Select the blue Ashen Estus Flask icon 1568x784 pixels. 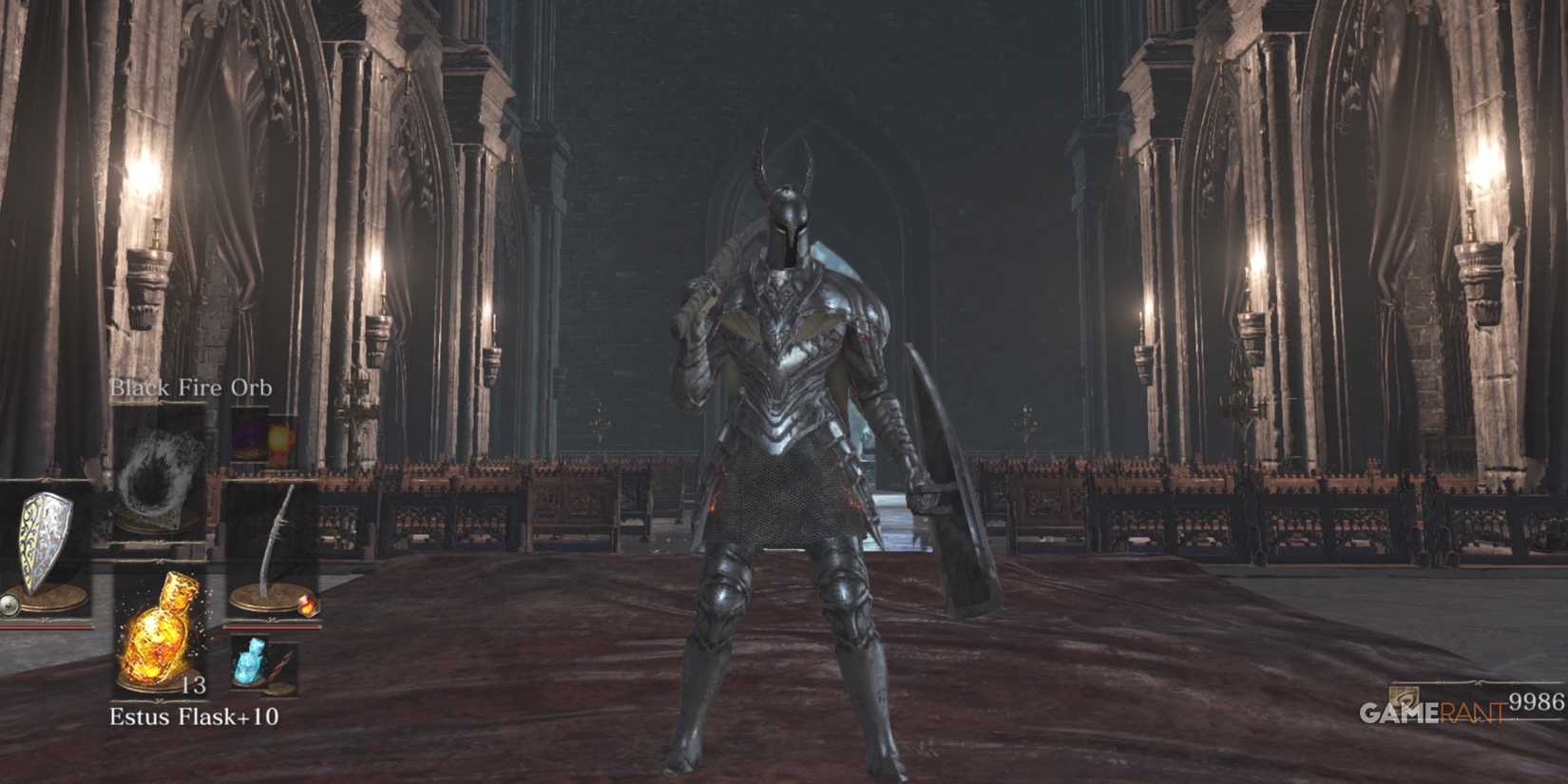click(x=252, y=663)
